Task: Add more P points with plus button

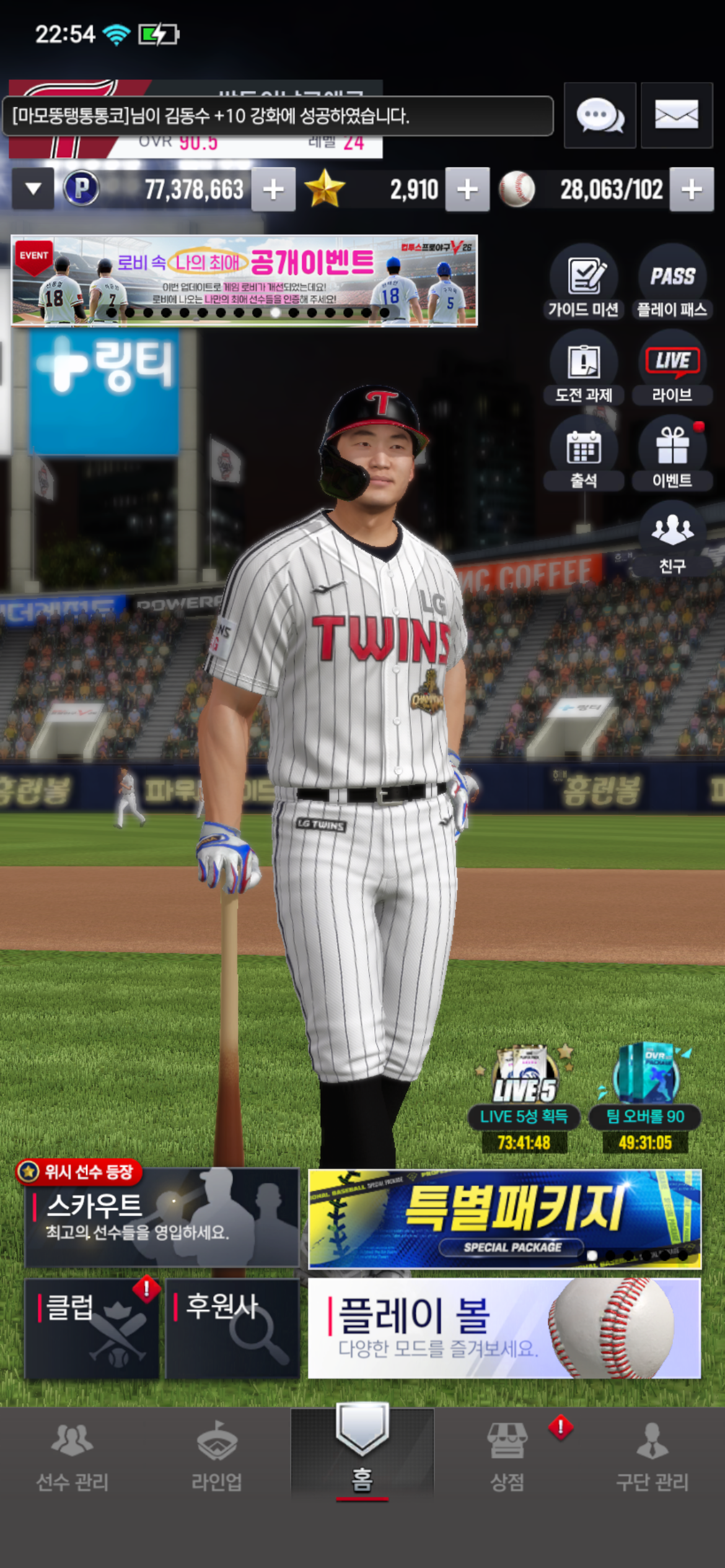Action: pos(273,189)
